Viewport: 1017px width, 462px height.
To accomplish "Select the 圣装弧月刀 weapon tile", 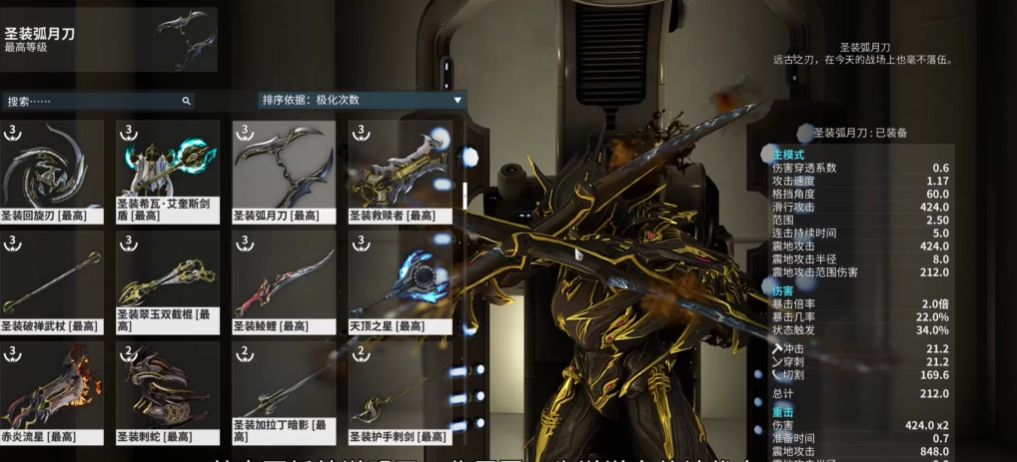I will [x=283, y=171].
